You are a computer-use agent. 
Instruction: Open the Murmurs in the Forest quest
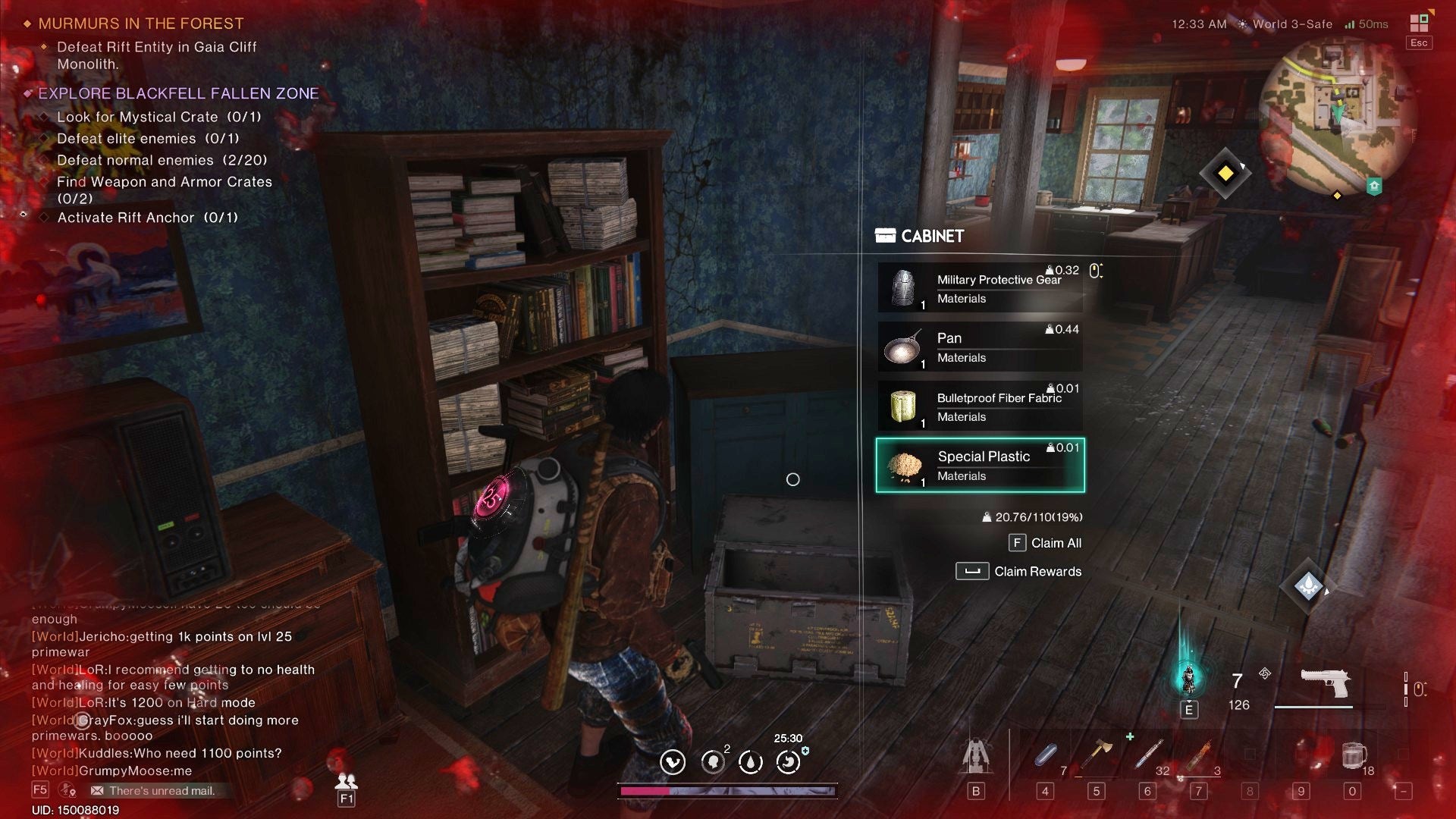[141, 24]
